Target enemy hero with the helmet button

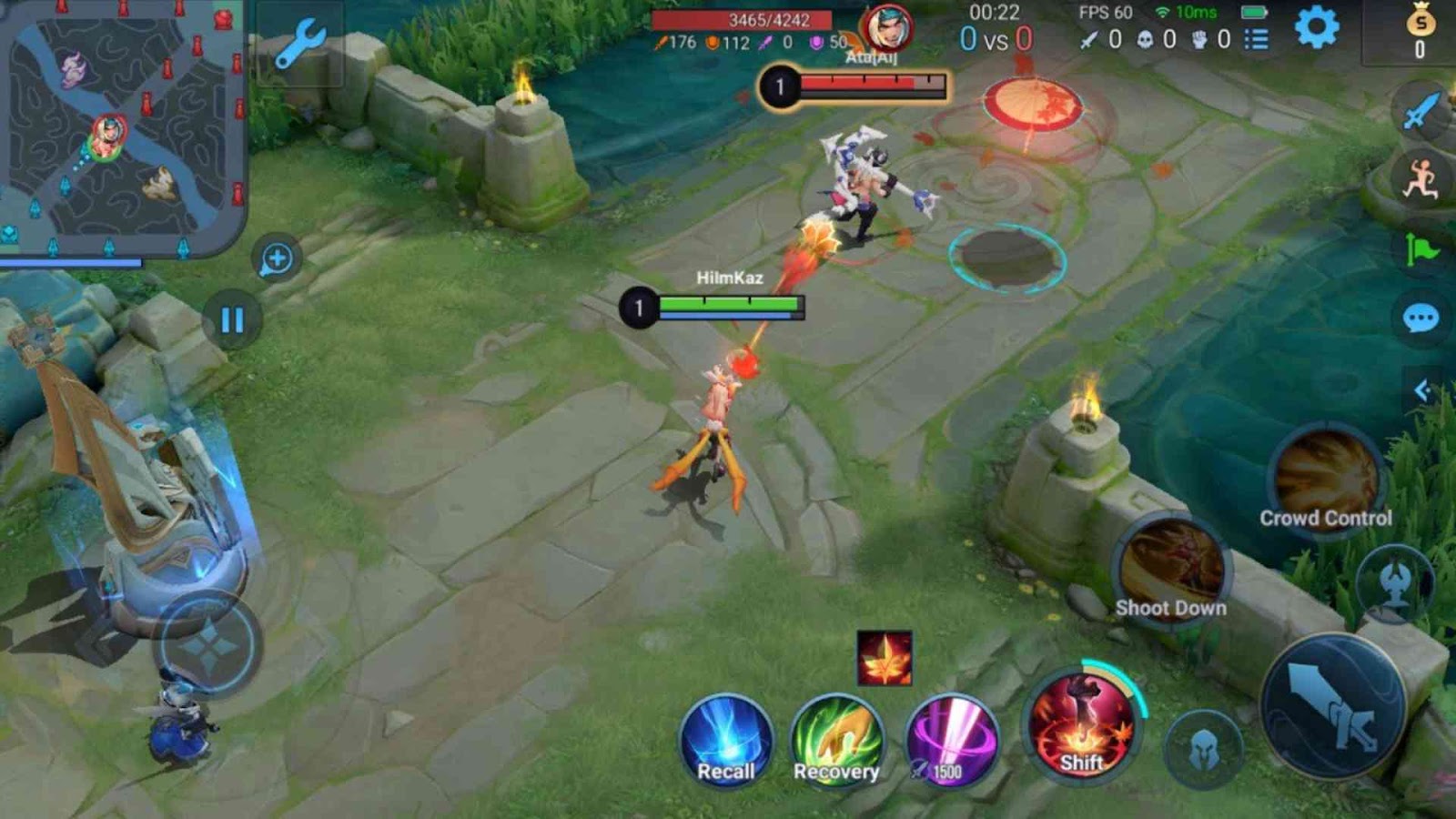pyautogui.click(x=1203, y=750)
